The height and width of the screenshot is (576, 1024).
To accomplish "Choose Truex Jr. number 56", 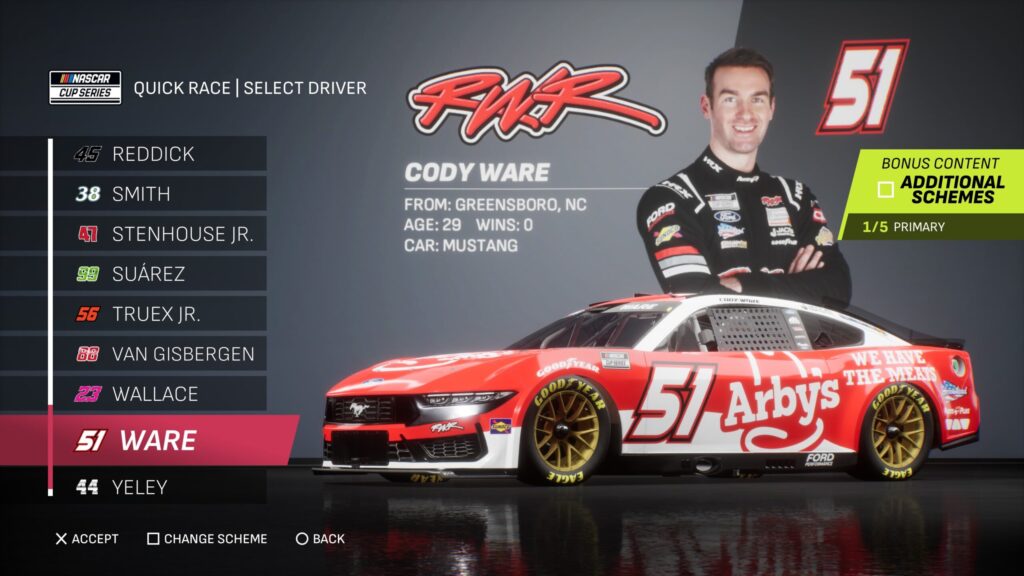I will pyautogui.click(x=155, y=314).
